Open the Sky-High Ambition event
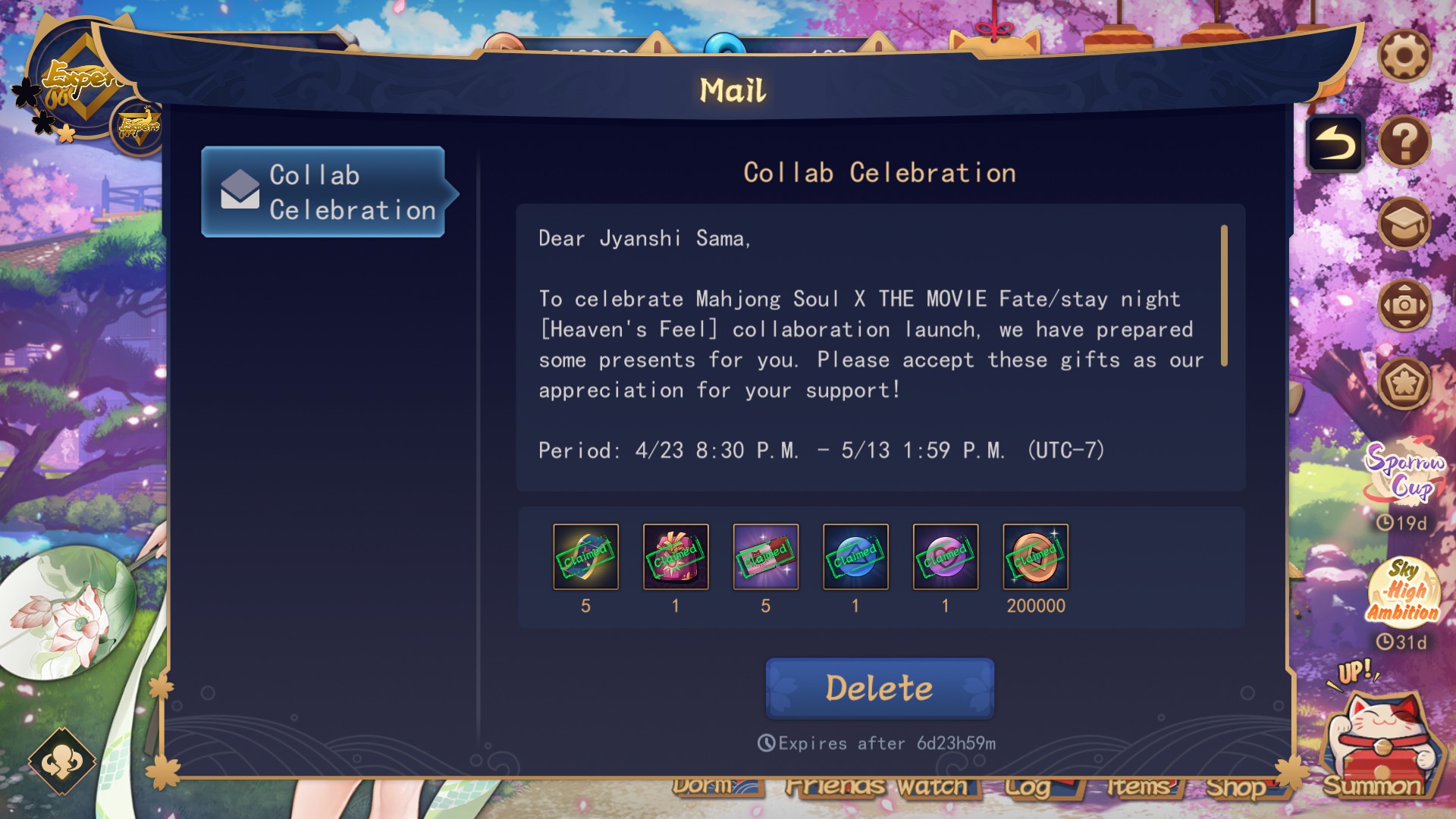Image resolution: width=1456 pixels, height=819 pixels. click(x=1403, y=591)
